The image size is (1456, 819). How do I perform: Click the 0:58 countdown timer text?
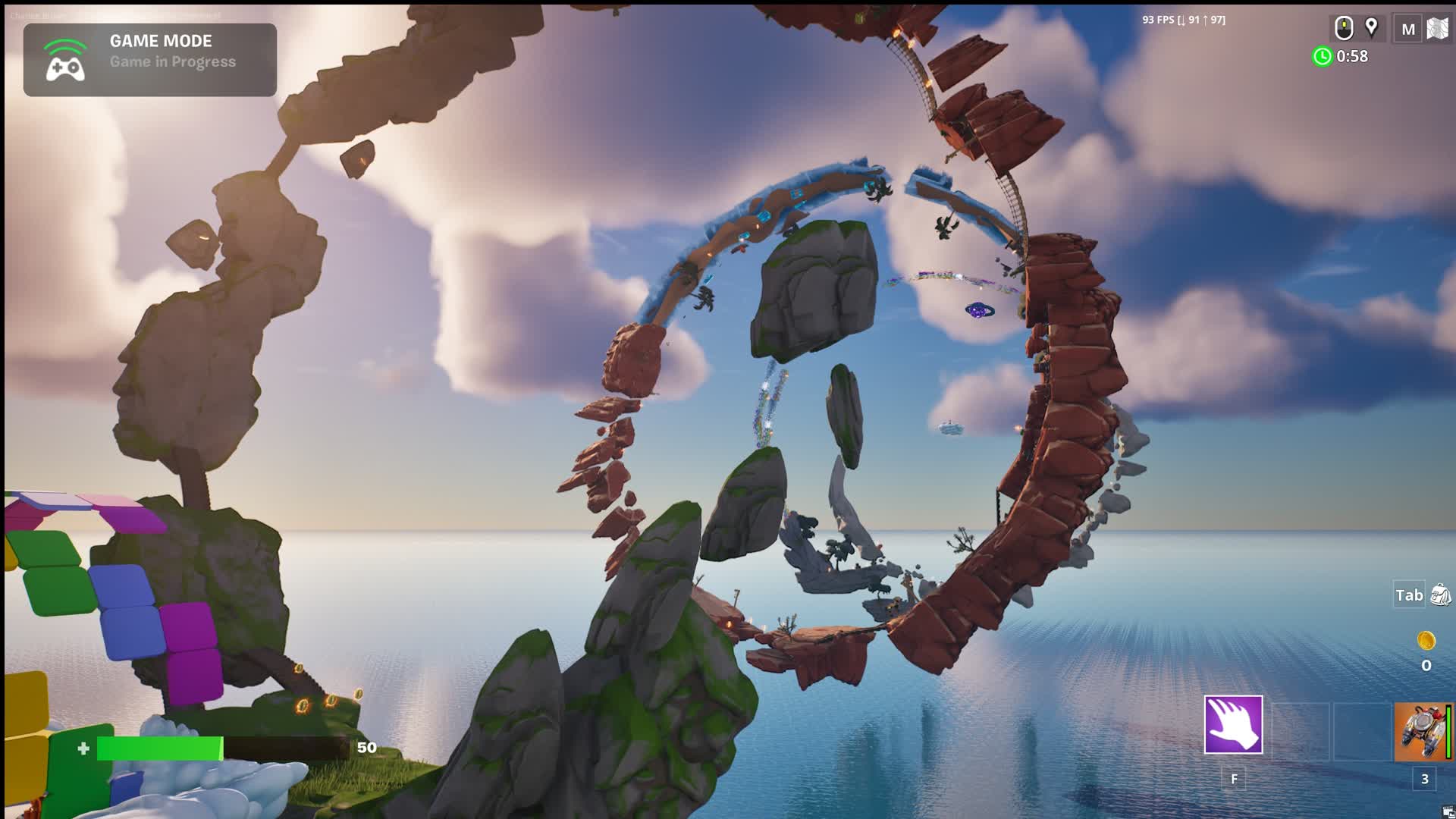(1351, 55)
